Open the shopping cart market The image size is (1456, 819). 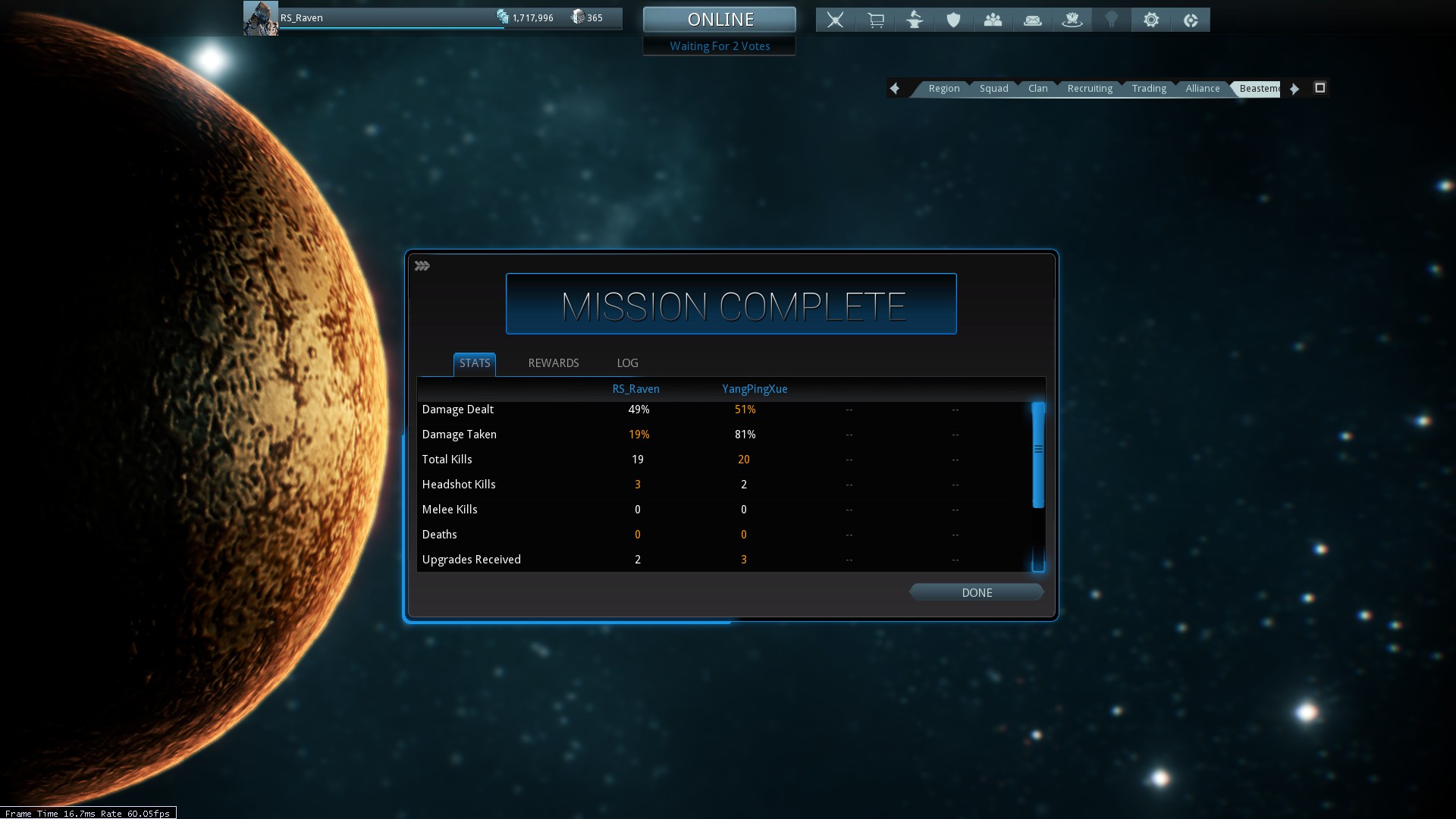(x=875, y=20)
